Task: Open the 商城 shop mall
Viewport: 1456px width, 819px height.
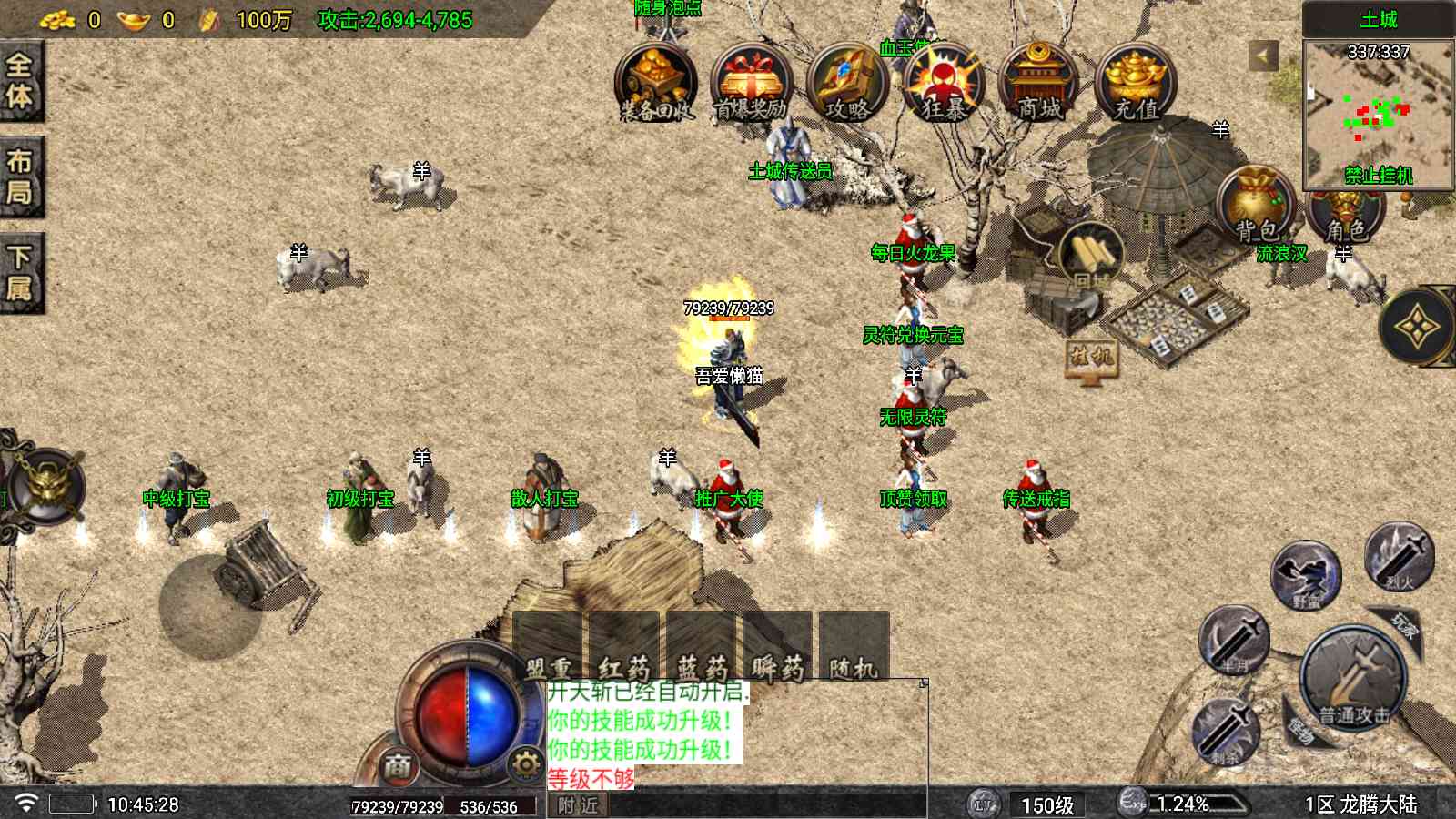Action: tap(1038, 84)
